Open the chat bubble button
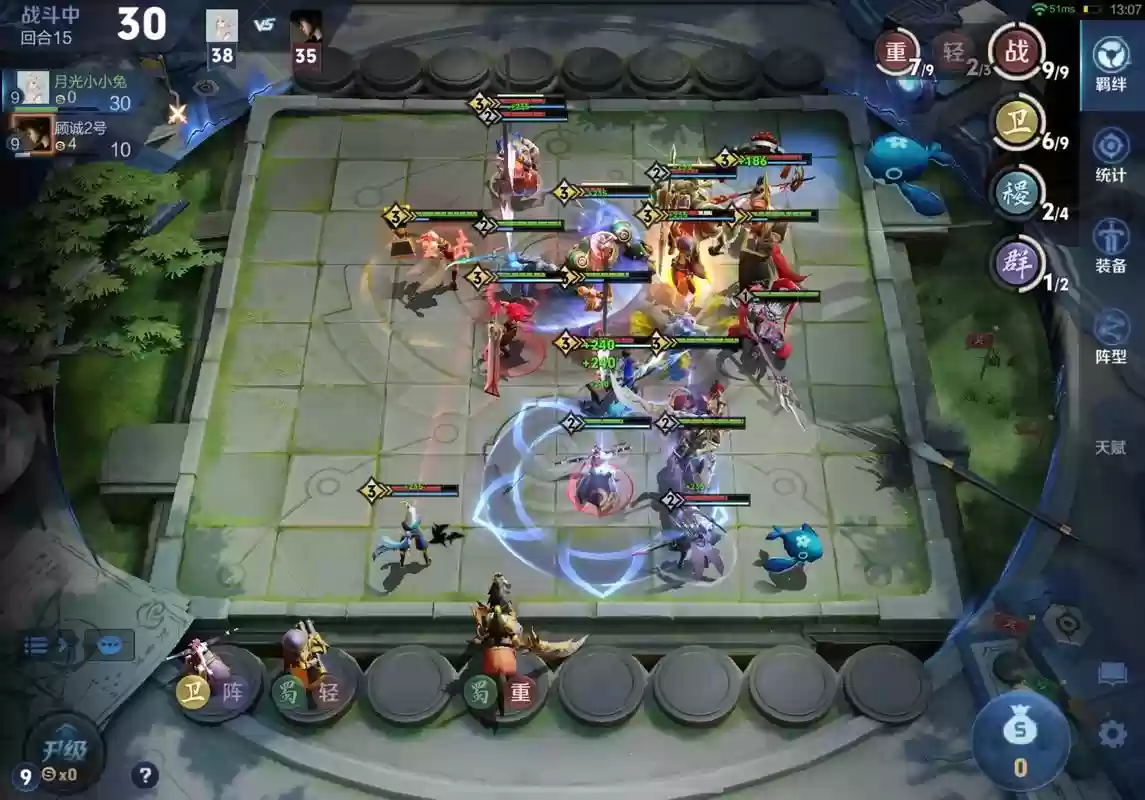 coord(109,645)
